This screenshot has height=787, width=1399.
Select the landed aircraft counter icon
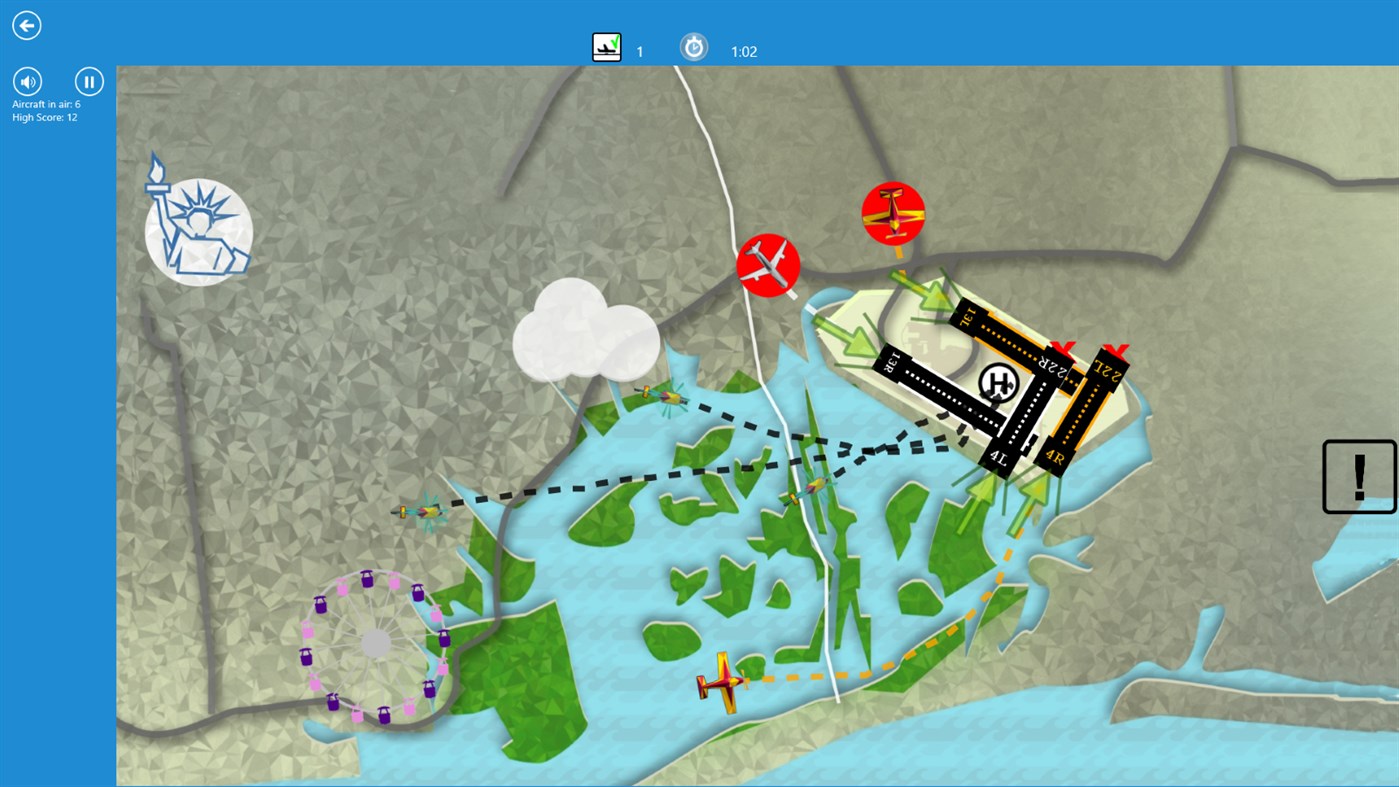click(606, 45)
